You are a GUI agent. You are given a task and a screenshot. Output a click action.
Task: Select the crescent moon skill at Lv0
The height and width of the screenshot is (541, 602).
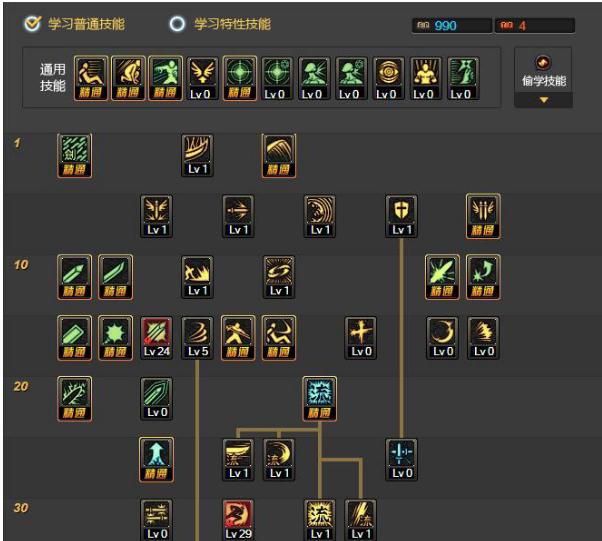point(442,334)
